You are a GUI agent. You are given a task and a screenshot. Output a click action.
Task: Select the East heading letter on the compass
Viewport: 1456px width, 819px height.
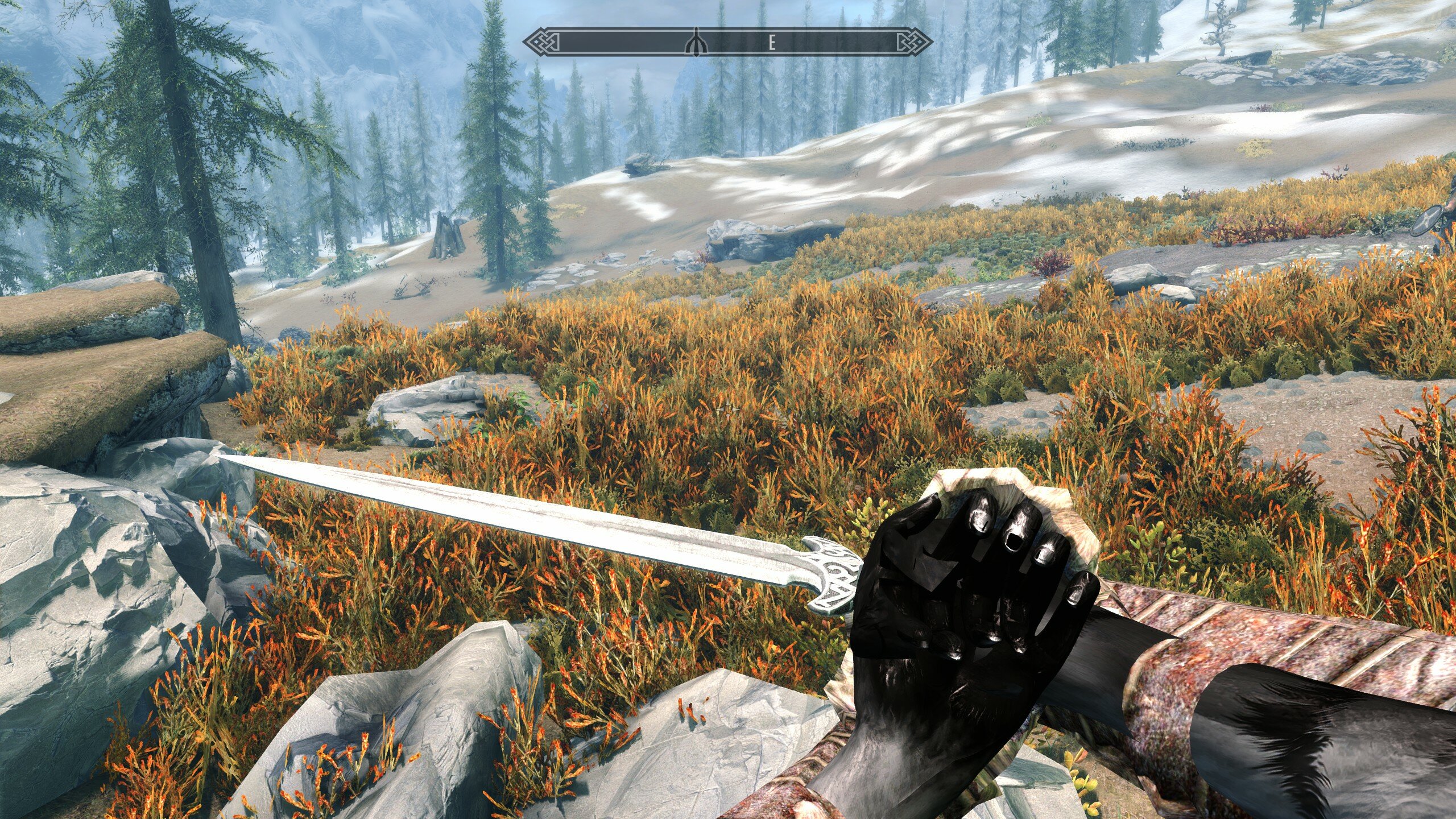coord(772,43)
